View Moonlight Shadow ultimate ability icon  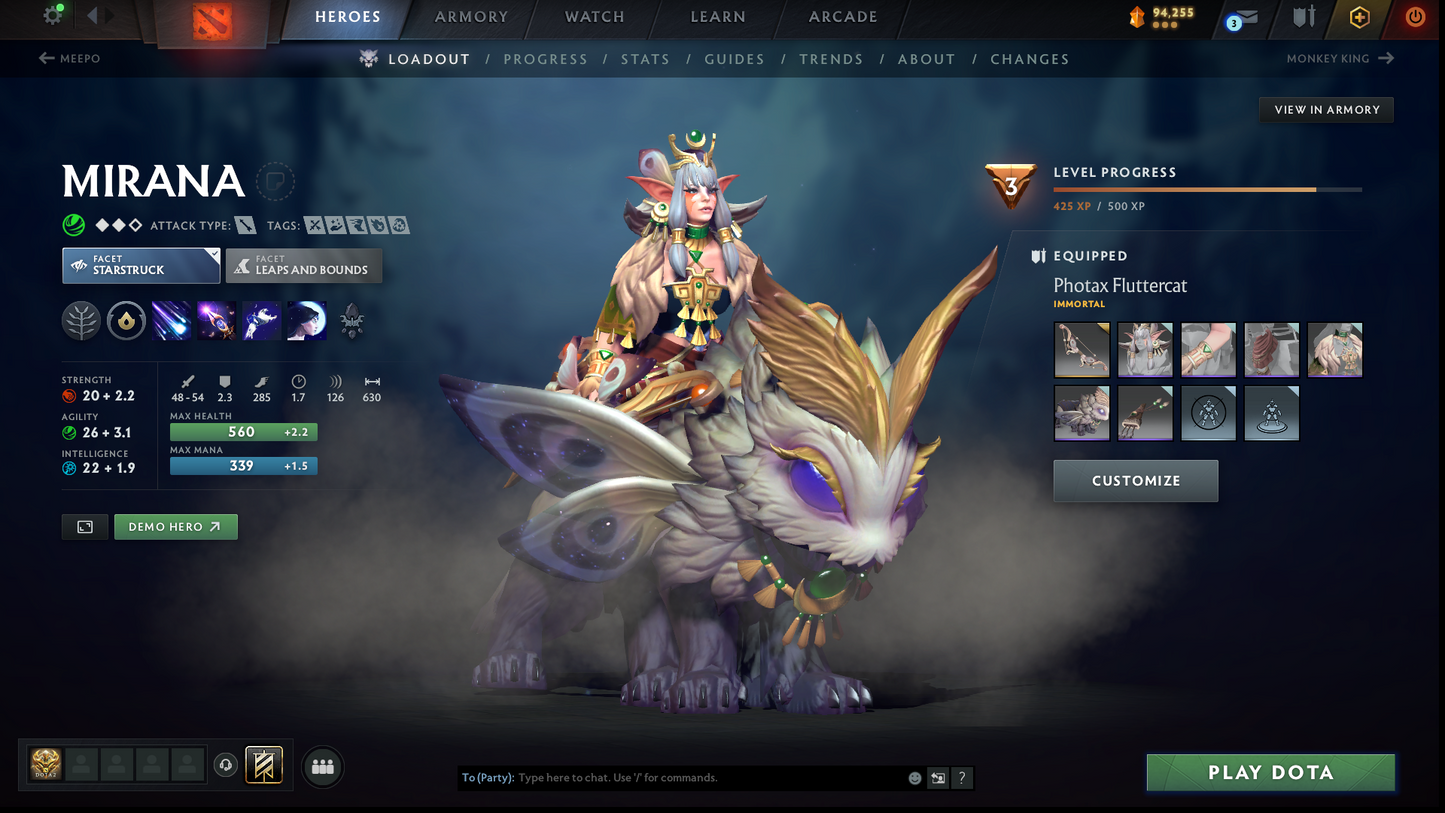306,320
